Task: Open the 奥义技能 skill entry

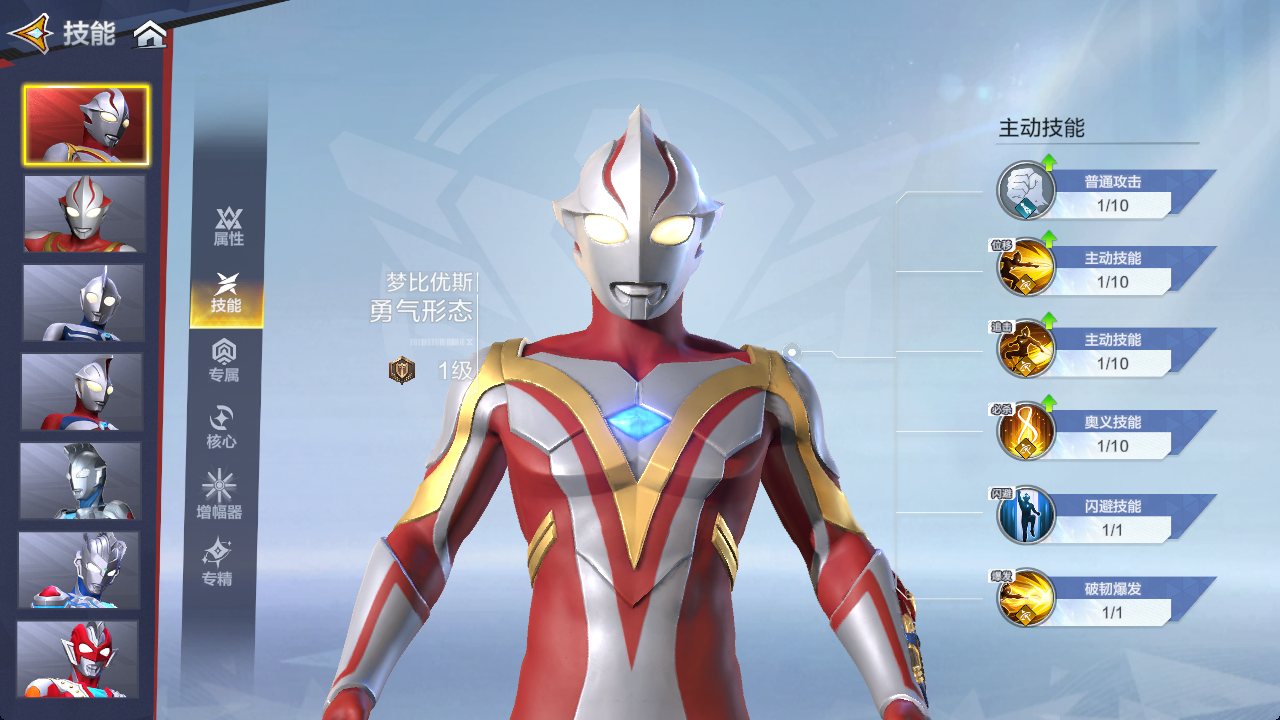Action: click(1027, 432)
